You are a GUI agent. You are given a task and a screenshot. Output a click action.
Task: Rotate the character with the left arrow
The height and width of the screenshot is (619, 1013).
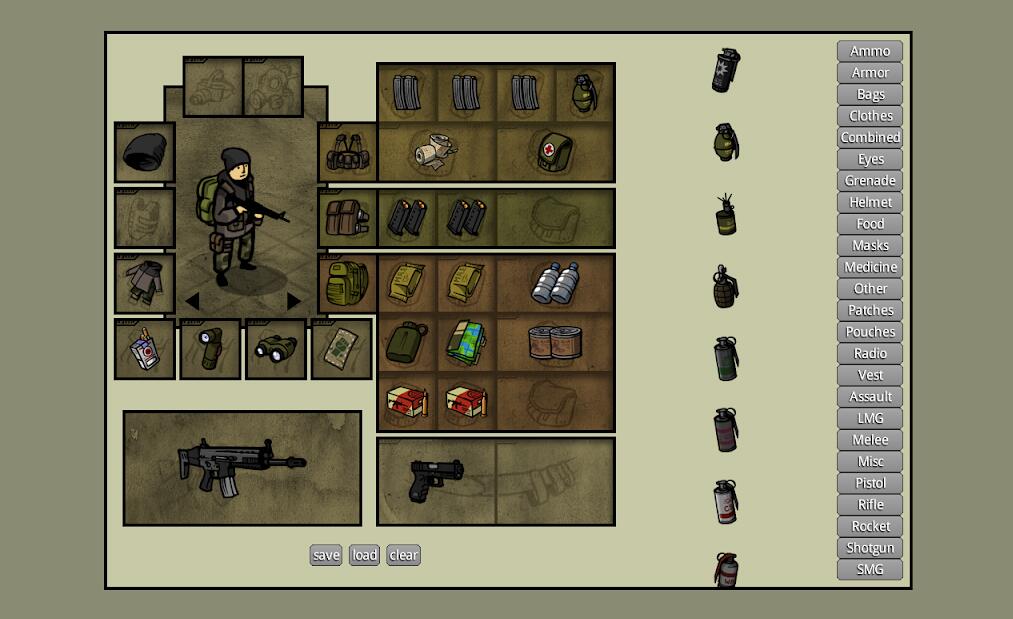[191, 301]
